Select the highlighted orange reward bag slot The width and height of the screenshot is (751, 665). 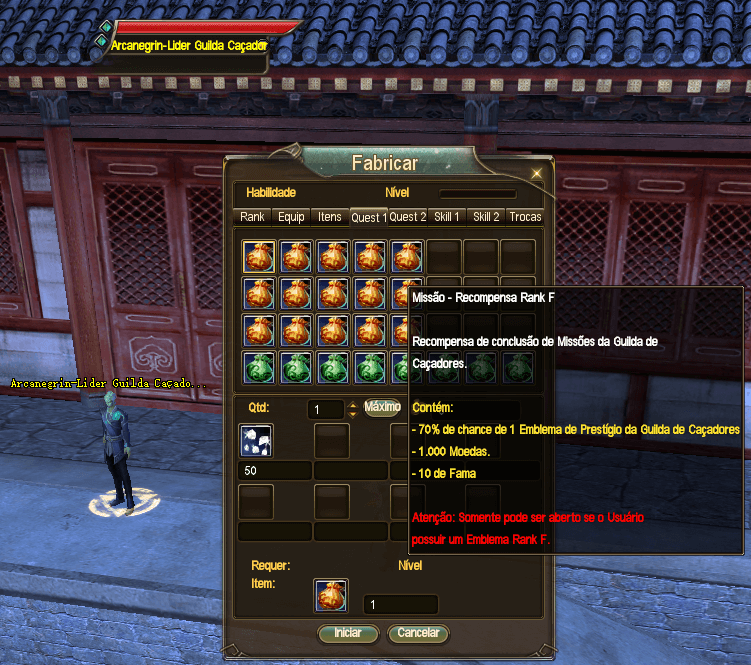coord(259,257)
